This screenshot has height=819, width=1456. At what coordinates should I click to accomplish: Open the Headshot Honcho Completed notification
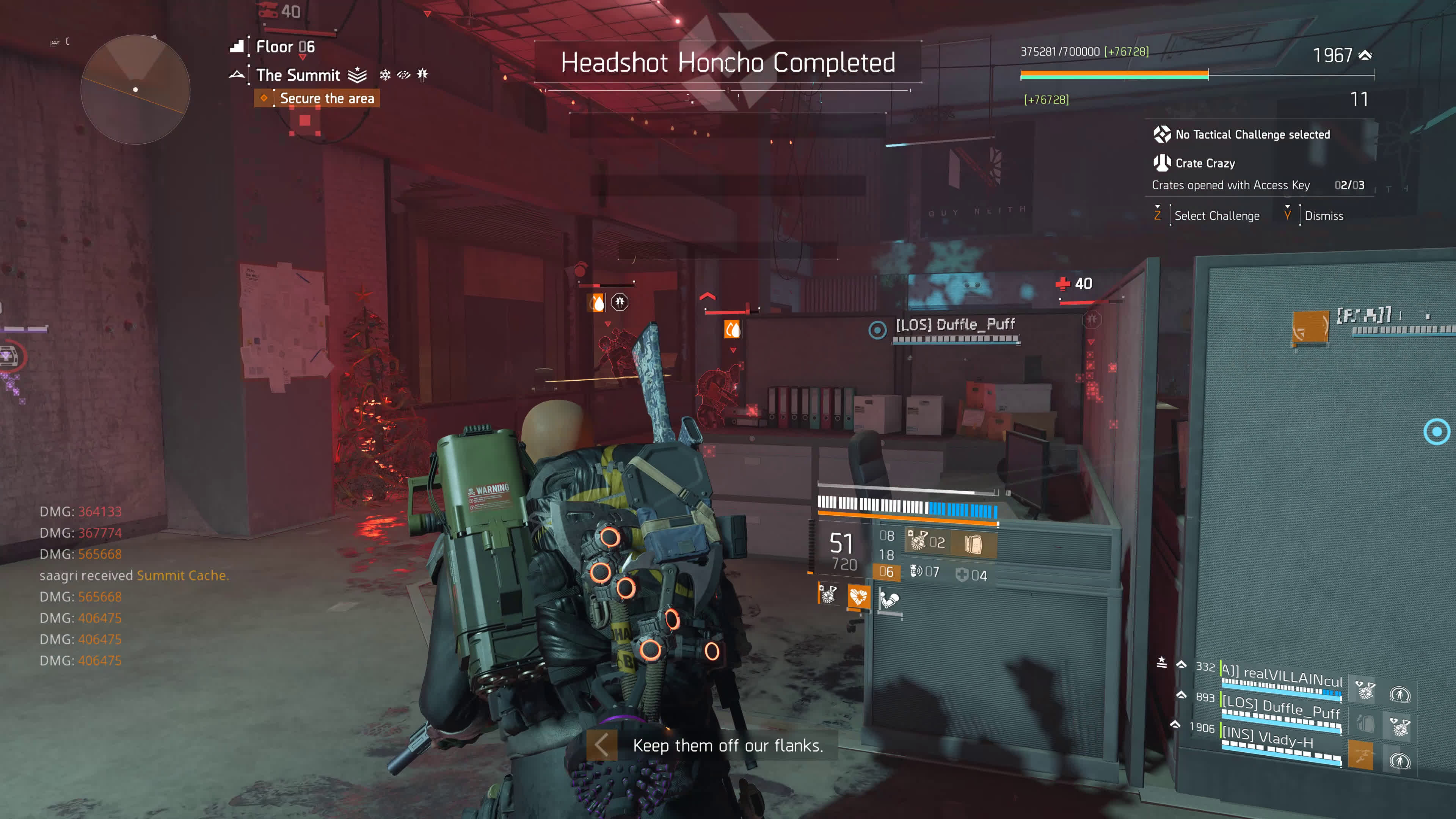[x=728, y=62]
